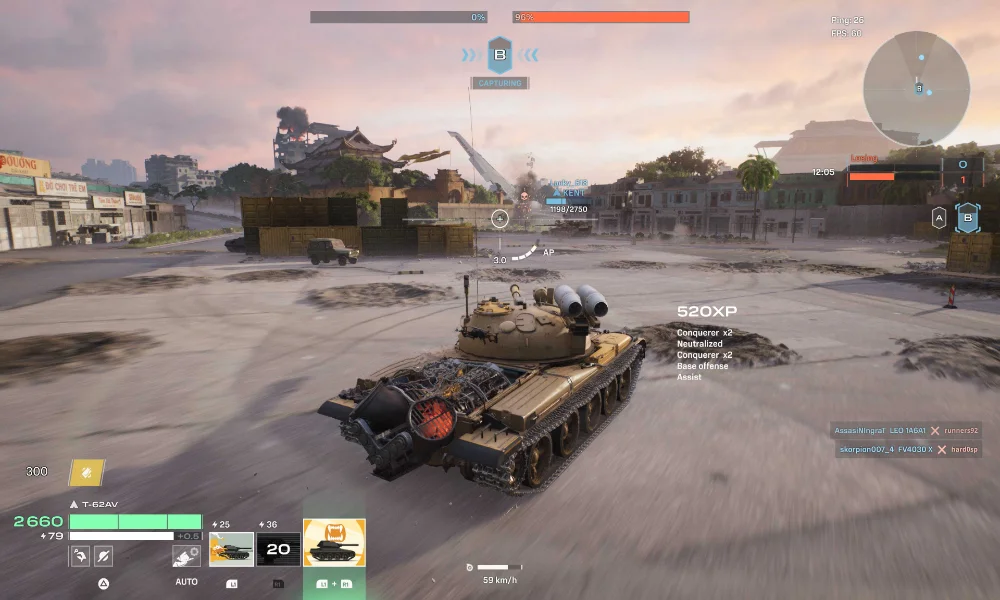Click the first tank perk icon

[x=80, y=556]
